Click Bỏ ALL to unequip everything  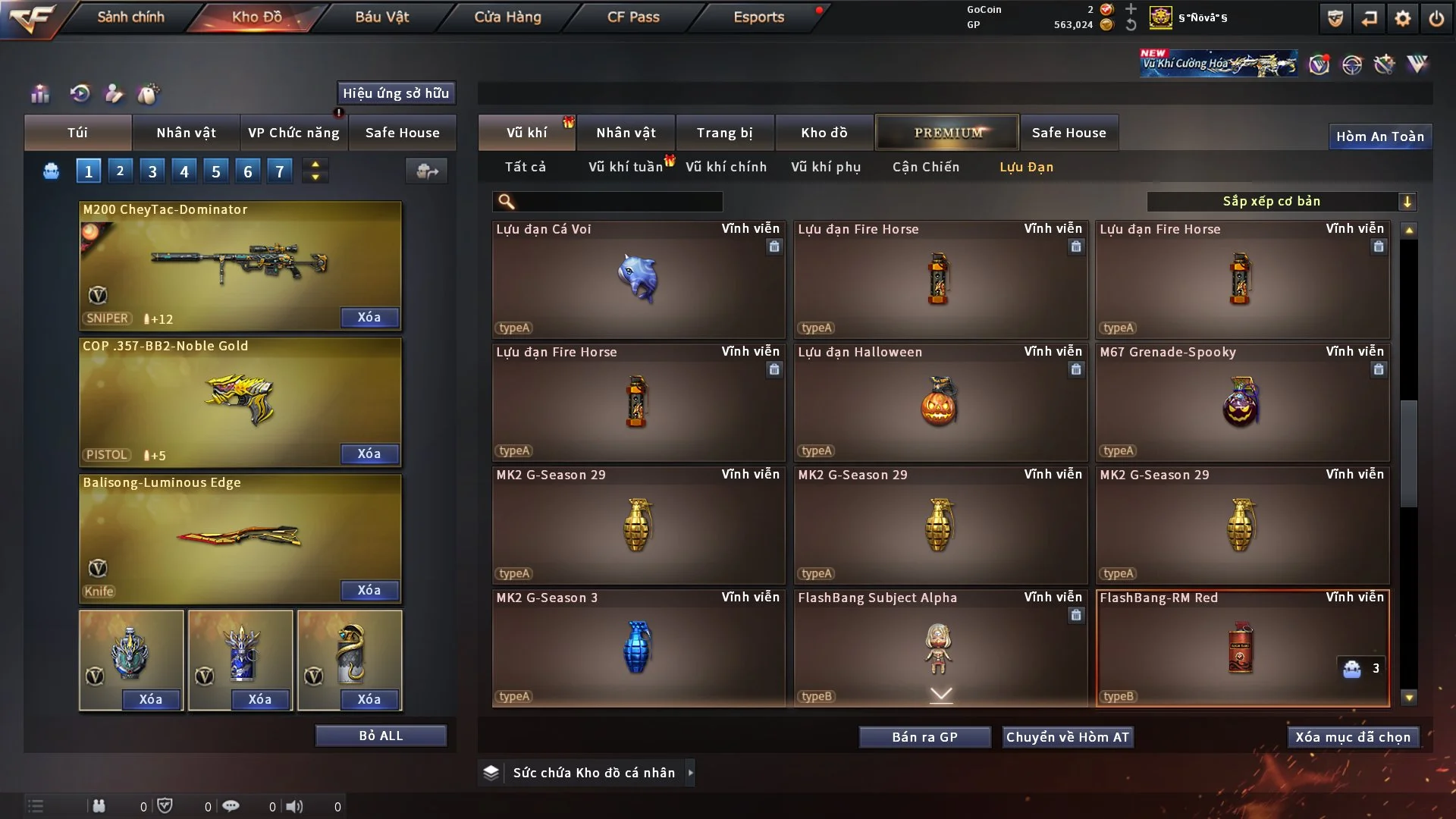pyautogui.click(x=381, y=736)
